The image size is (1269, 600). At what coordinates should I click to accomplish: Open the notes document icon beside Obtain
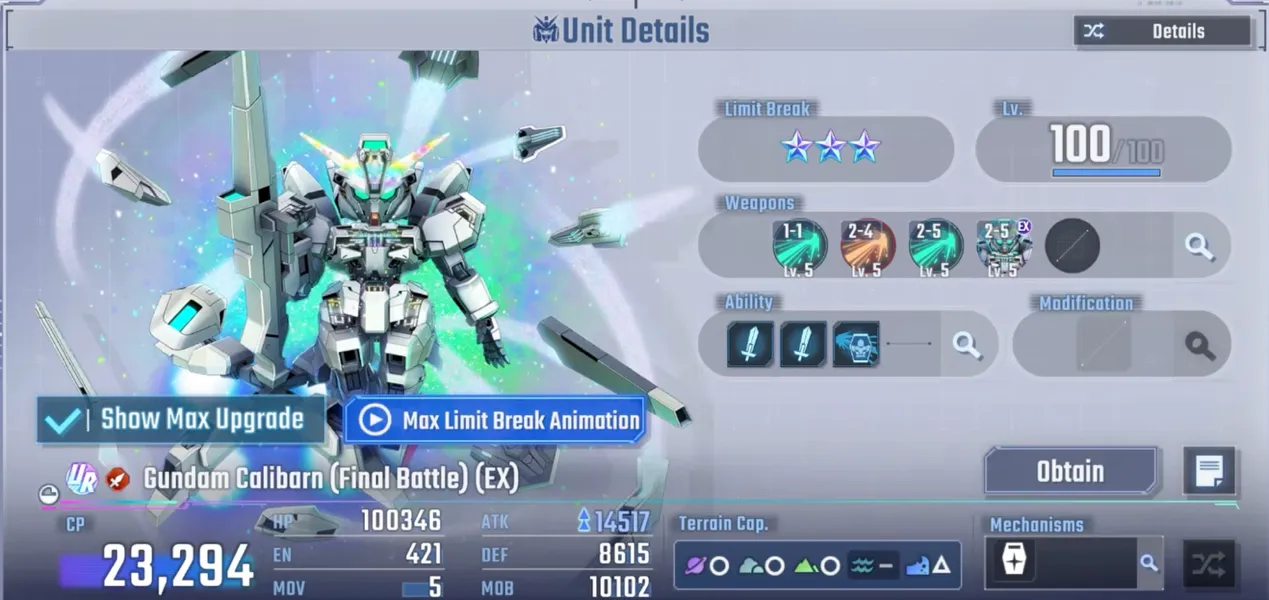[1209, 471]
